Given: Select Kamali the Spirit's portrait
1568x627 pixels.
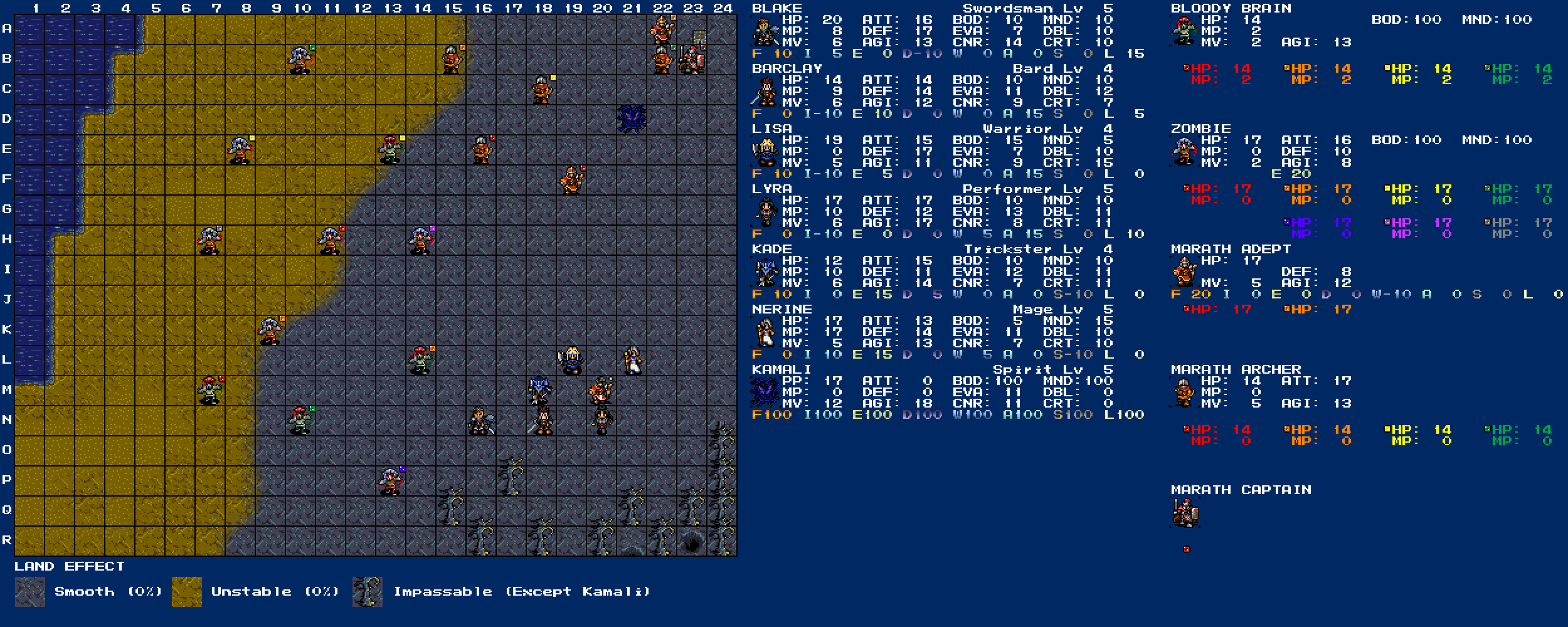Looking at the screenshot, I should pyautogui.click(x=765, y=393).
